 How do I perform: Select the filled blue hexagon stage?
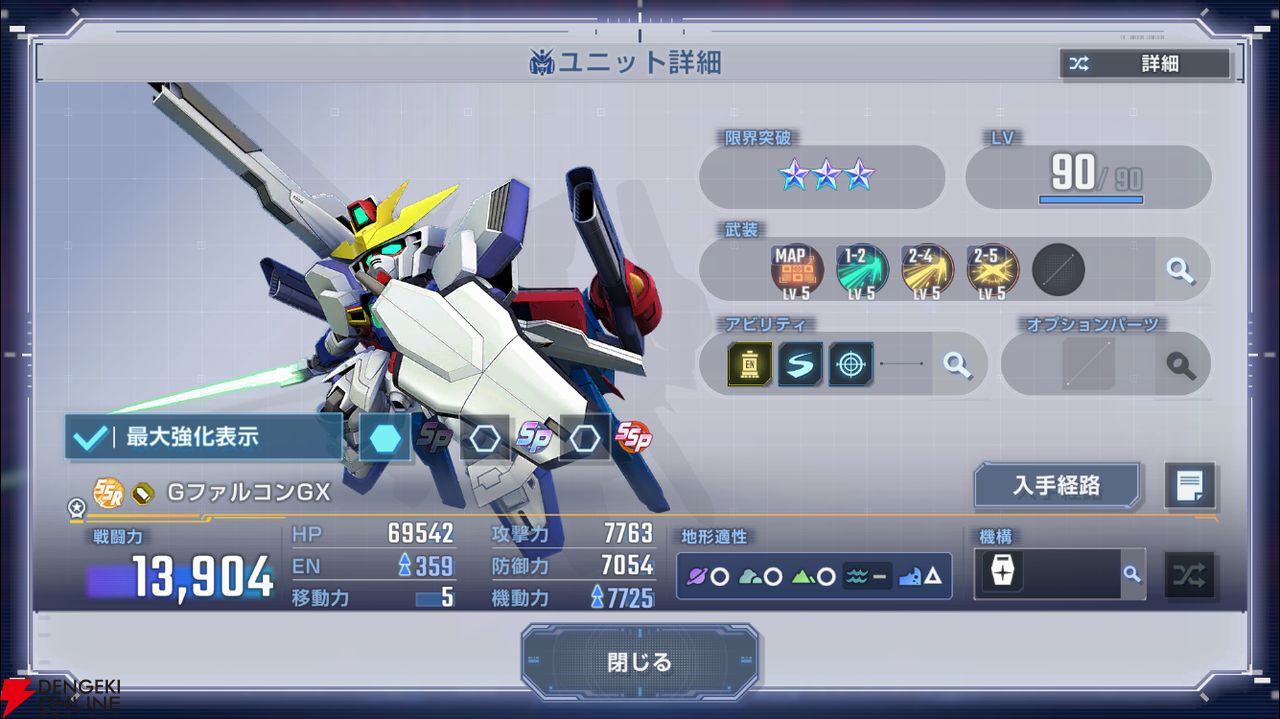[385, 438]
